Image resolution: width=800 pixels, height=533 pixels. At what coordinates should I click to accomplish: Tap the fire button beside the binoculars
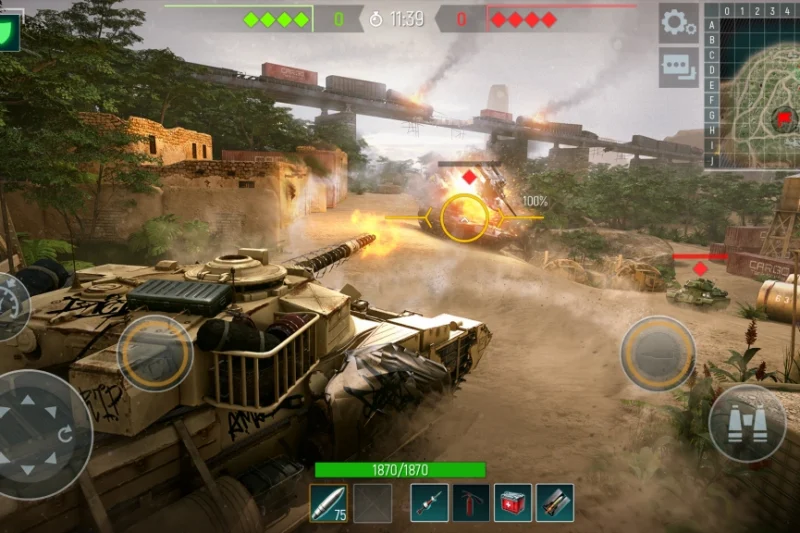(x=657, y=353)
